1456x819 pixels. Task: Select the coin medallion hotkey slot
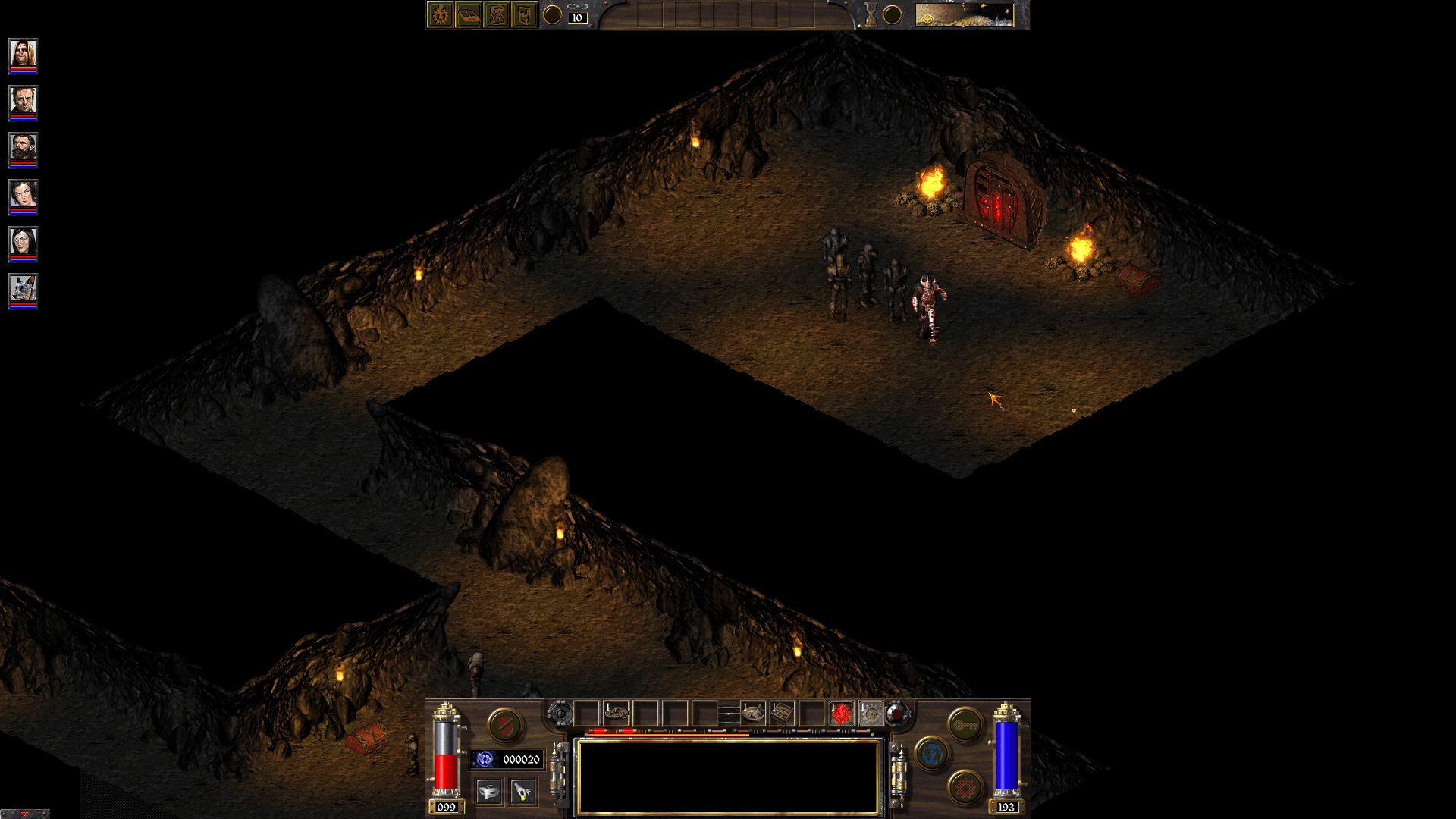(617, 713)
